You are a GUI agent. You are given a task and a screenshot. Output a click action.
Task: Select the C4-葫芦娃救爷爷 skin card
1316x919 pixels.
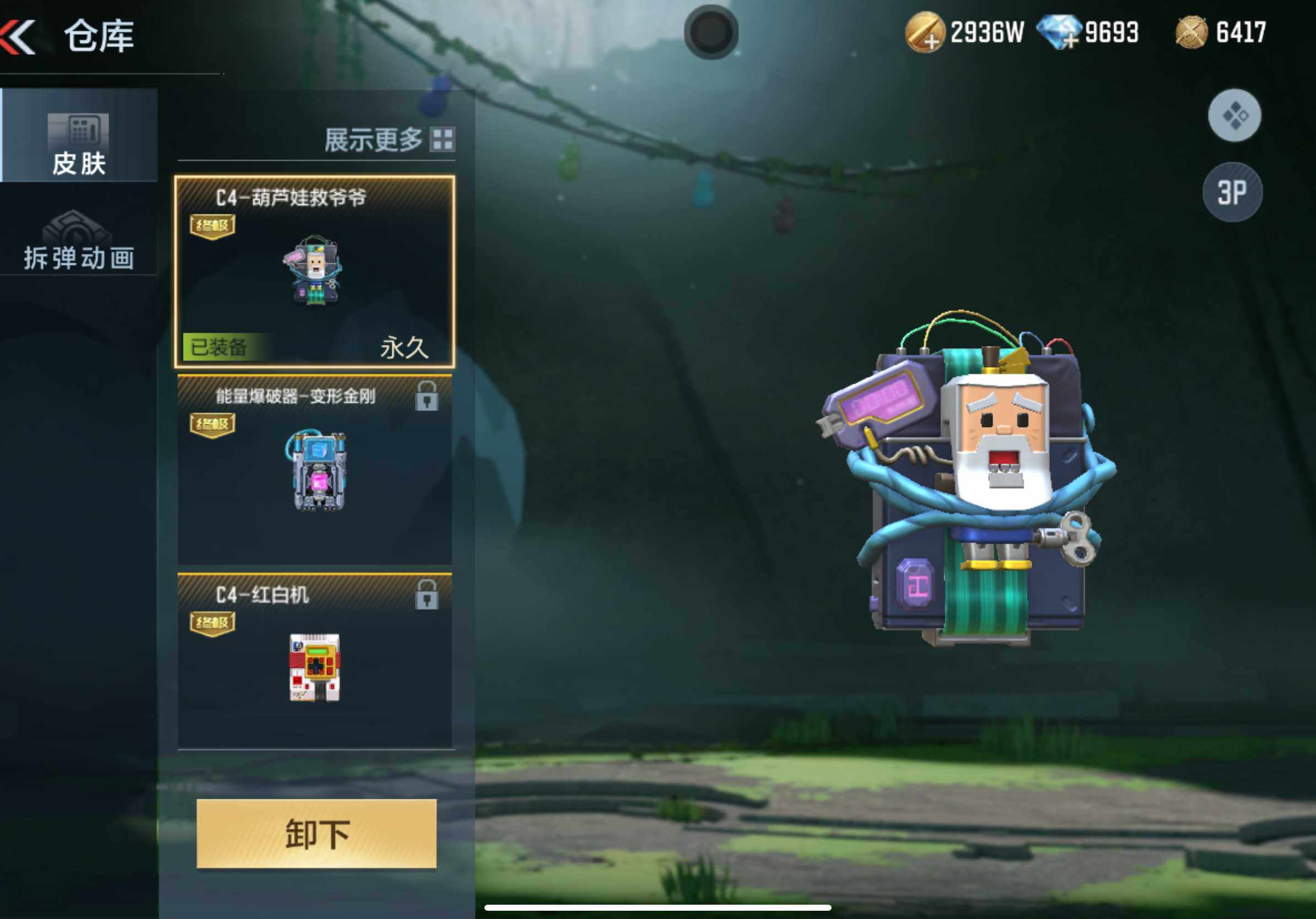click(x=315, y=271)
